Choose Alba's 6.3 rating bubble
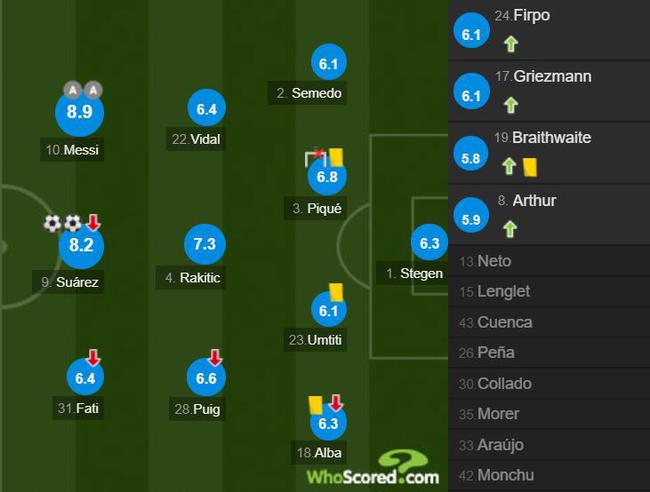 pyautogui.click(x=328, y=424)
